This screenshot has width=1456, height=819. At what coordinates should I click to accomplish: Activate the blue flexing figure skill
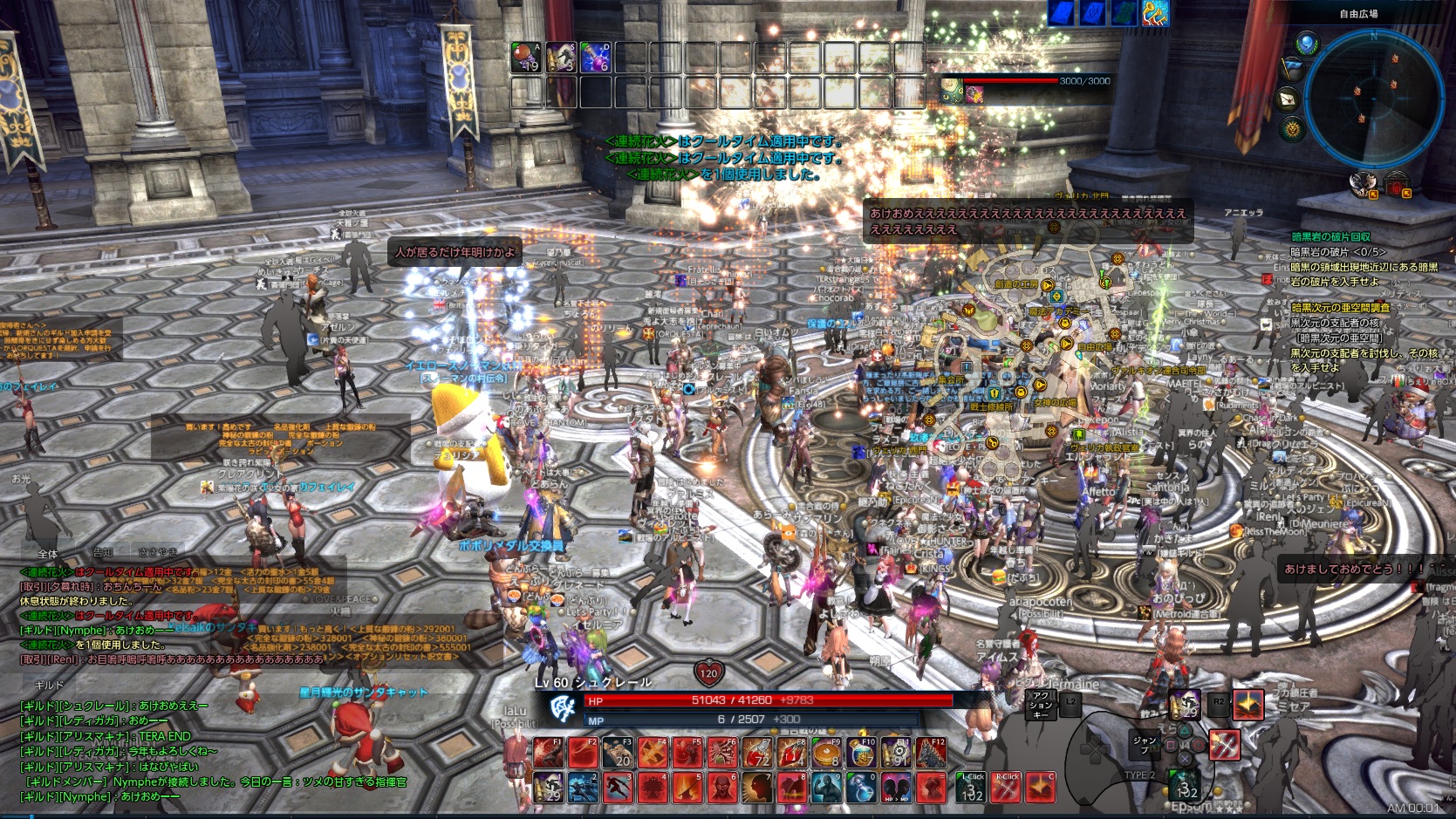coord(826,788)
